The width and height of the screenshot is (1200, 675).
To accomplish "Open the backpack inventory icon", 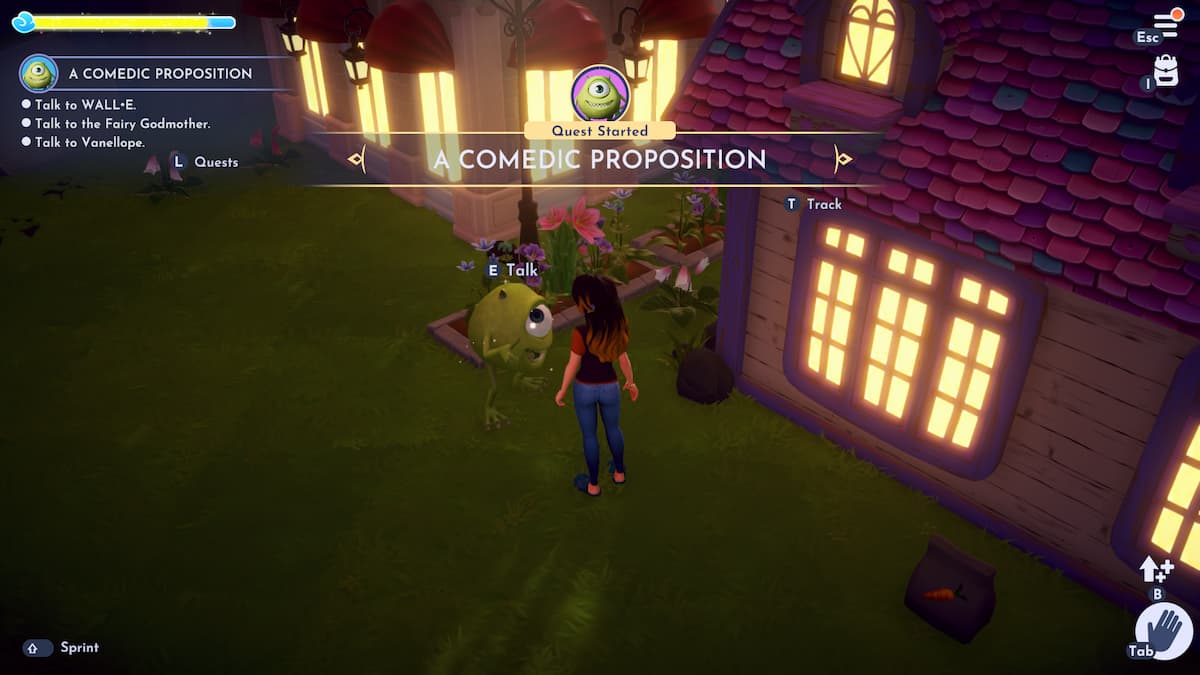I will (x=1166, y=70).
